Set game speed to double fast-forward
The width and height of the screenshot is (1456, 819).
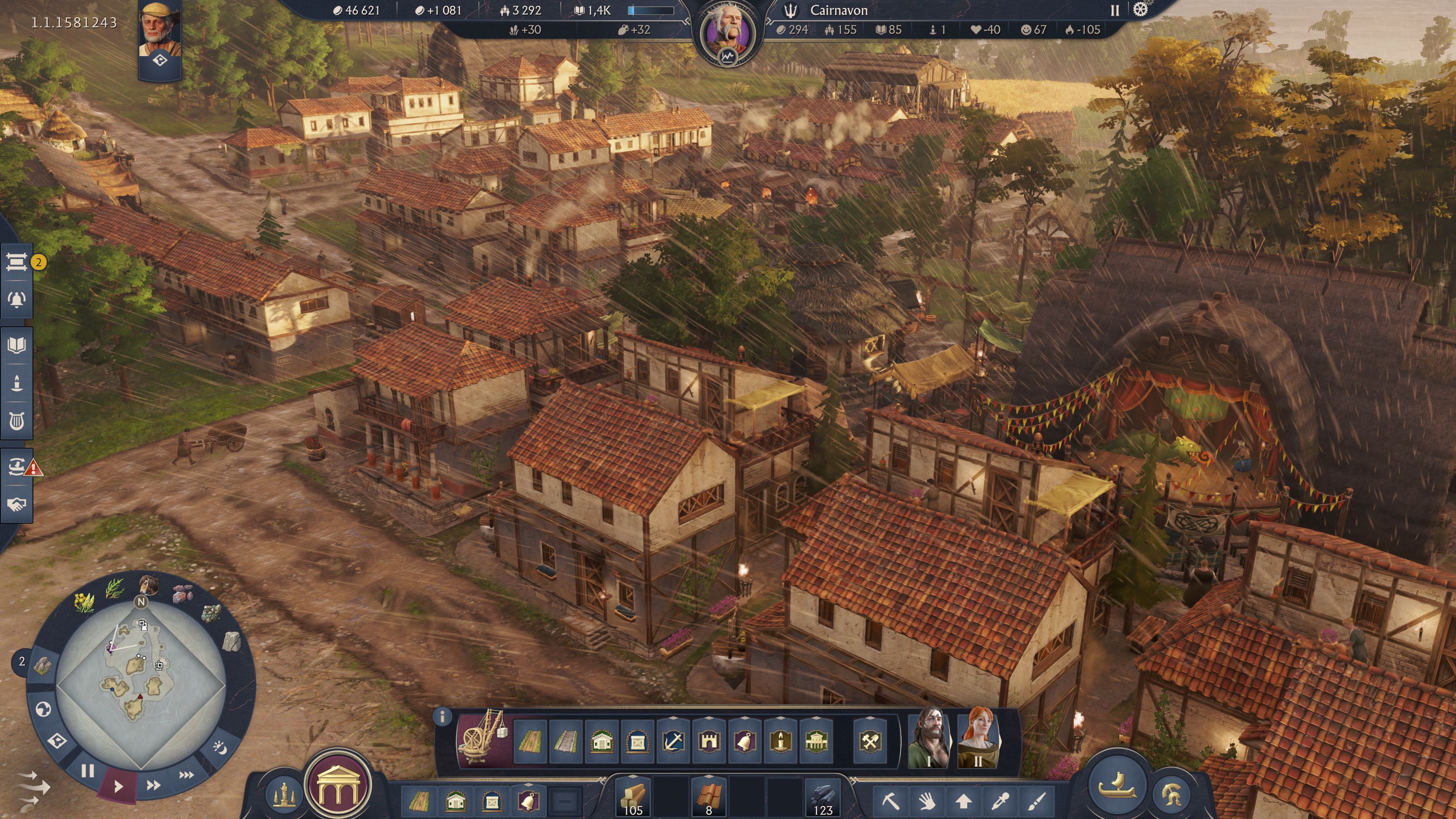(153, 785)
